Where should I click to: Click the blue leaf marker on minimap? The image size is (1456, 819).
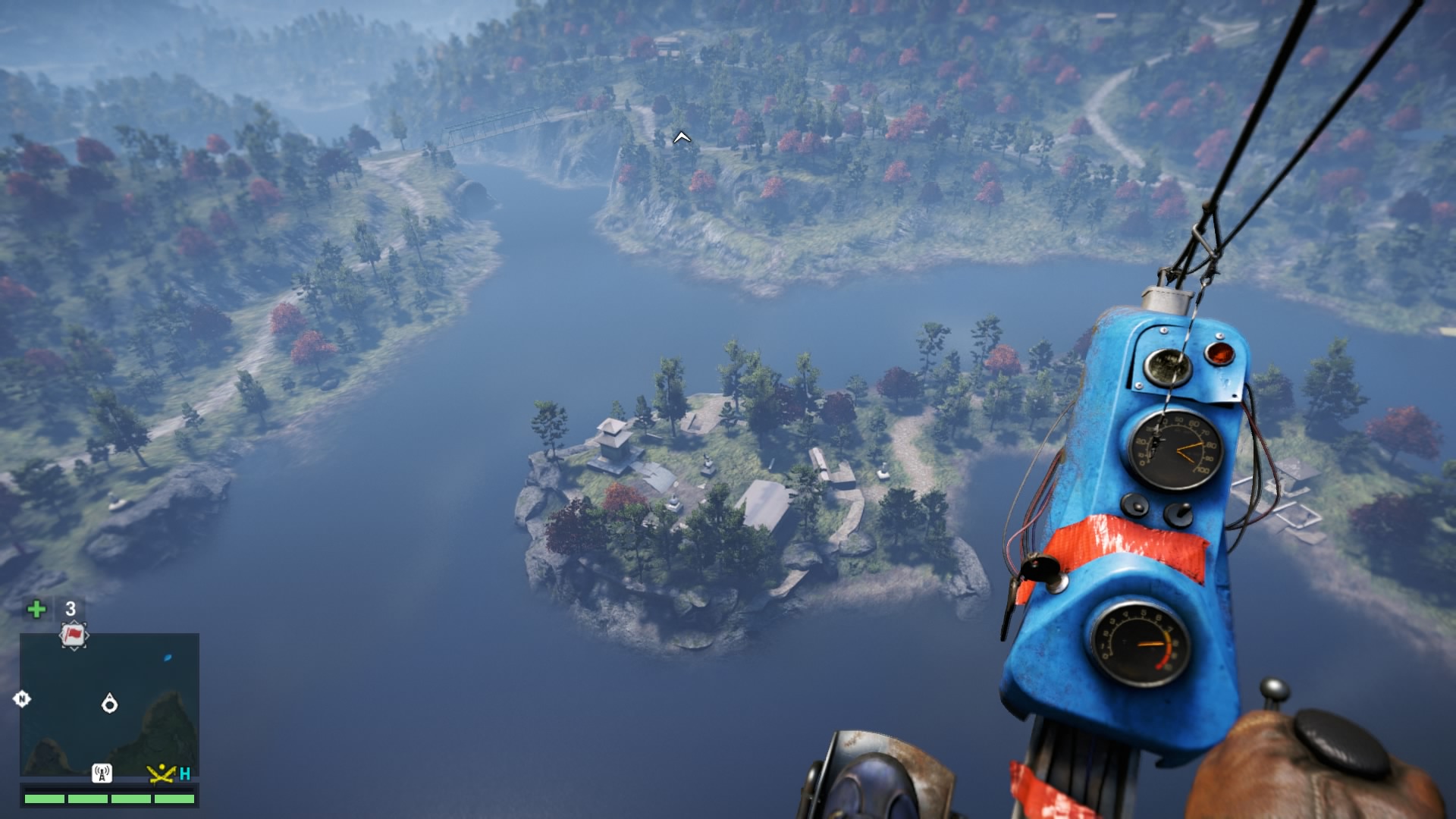168,657
